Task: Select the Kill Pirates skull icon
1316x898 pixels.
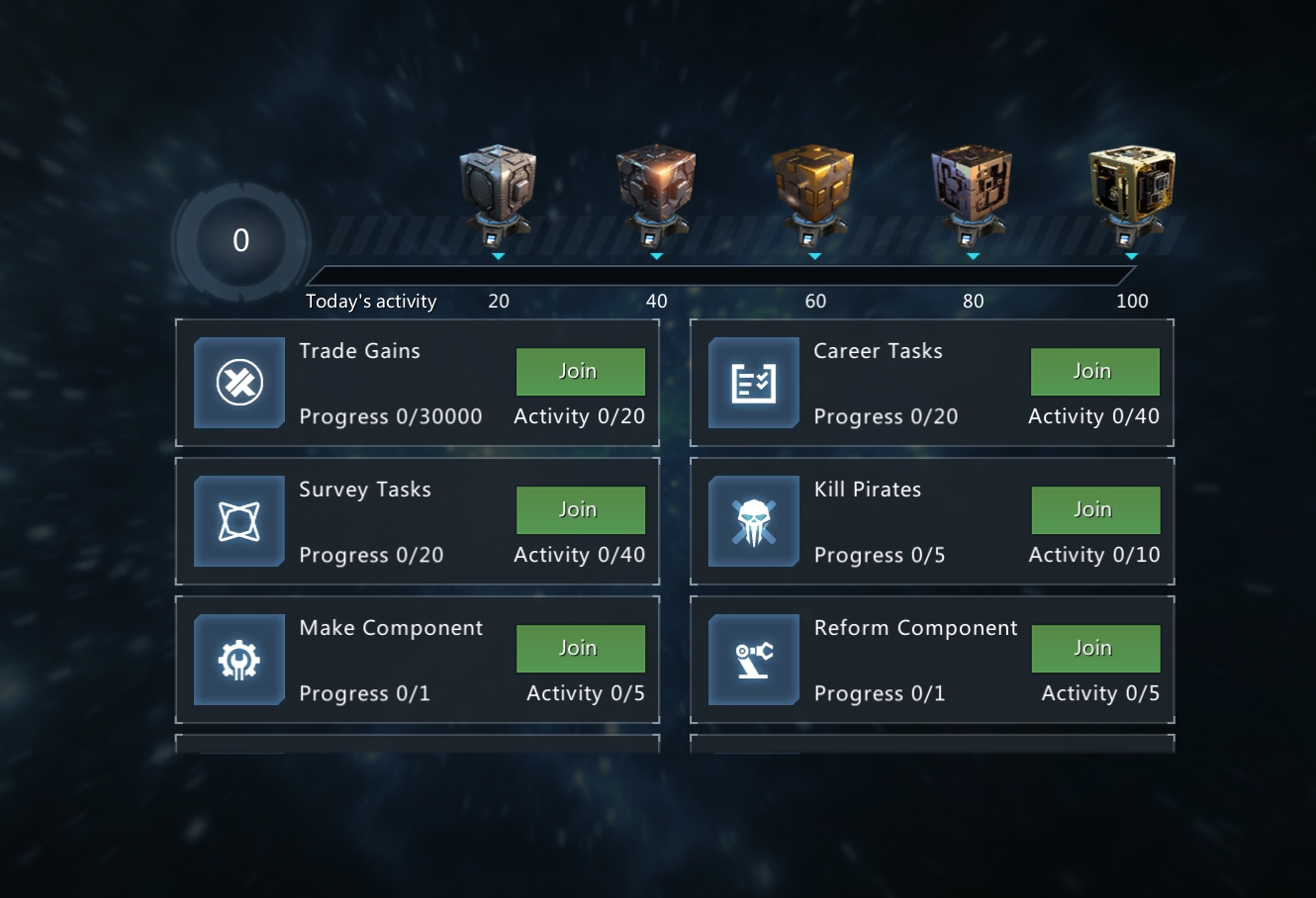Action: tap(754, 521)
